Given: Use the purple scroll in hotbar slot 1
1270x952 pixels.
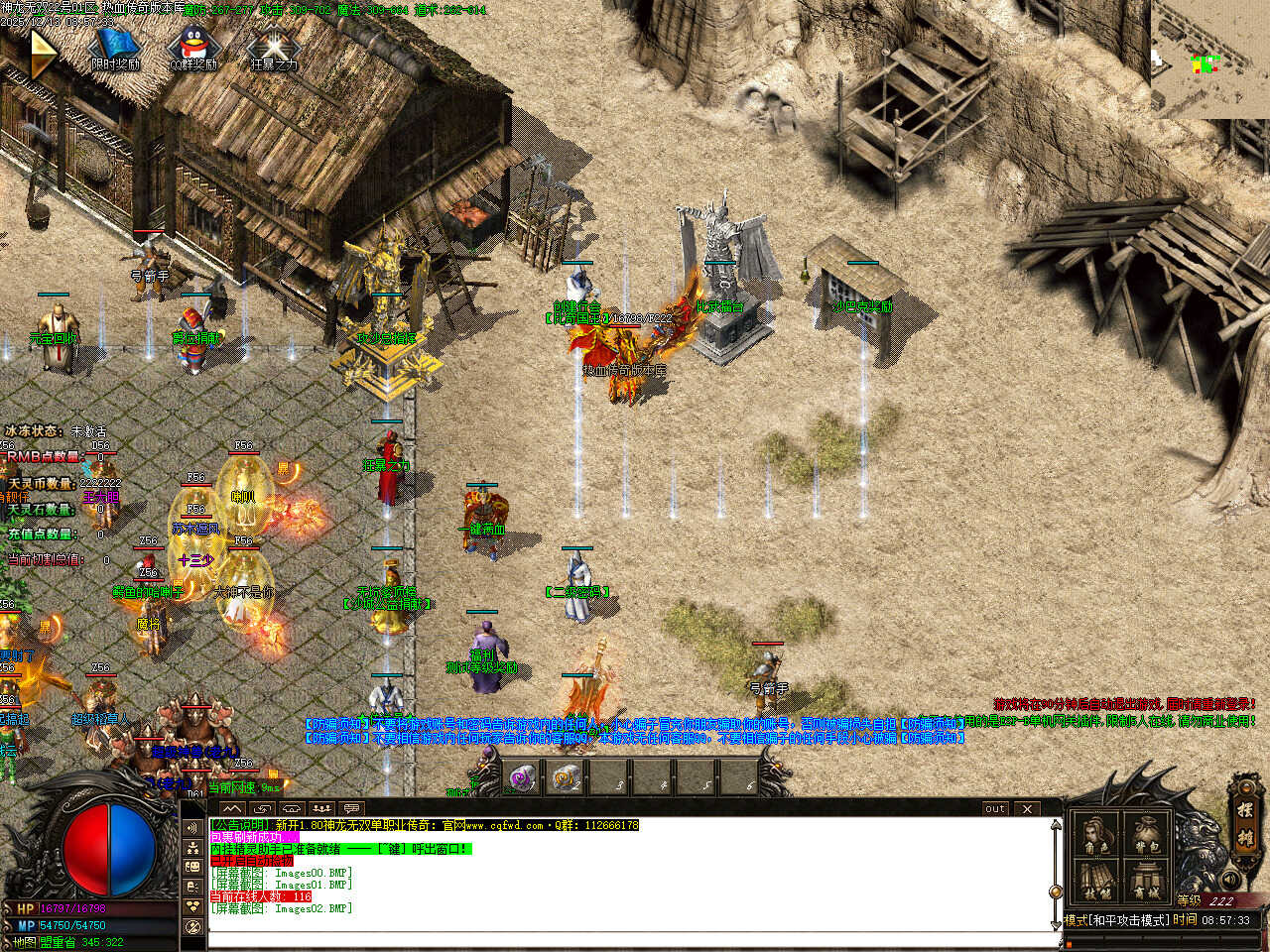Looking at the screenshot, I should [x=521, y=777].
